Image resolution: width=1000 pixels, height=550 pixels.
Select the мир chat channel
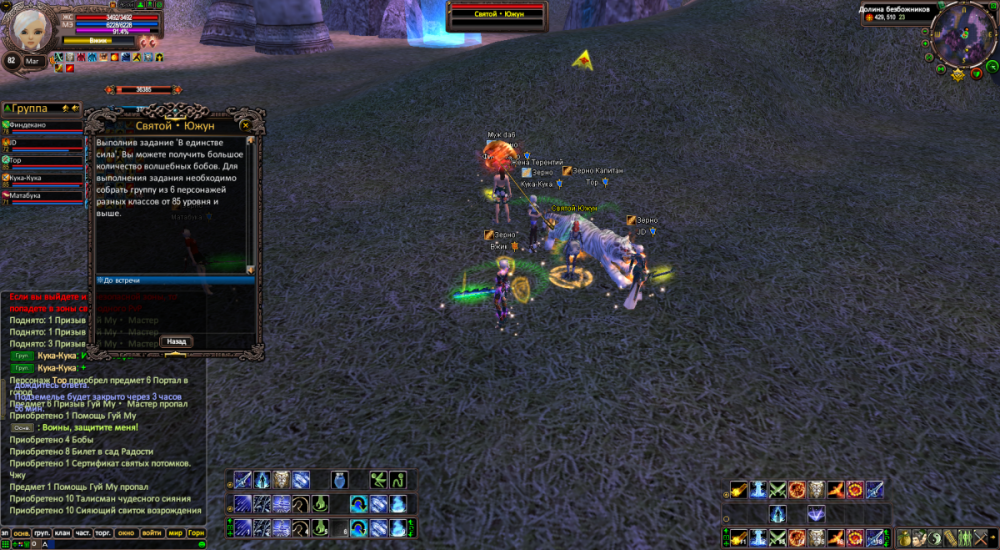[x=176, y=533]
